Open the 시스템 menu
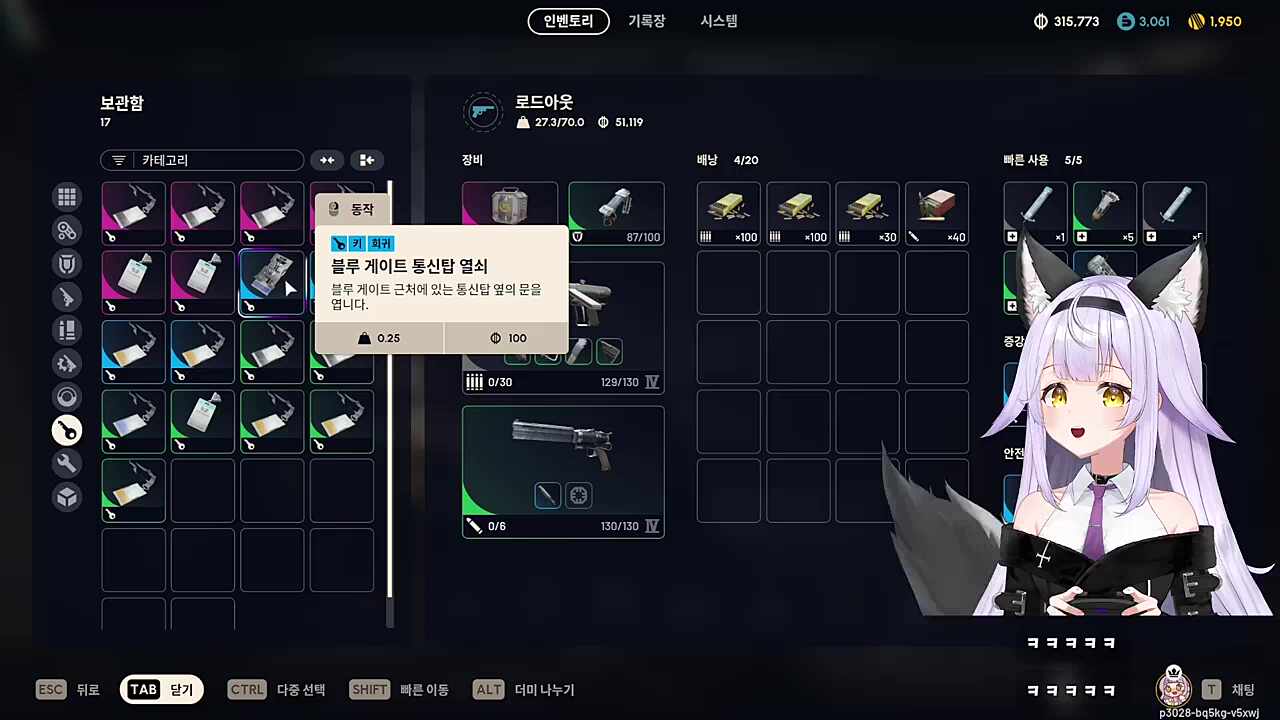The width and height of the screenshot is (1280, 720). coord(718,21)
